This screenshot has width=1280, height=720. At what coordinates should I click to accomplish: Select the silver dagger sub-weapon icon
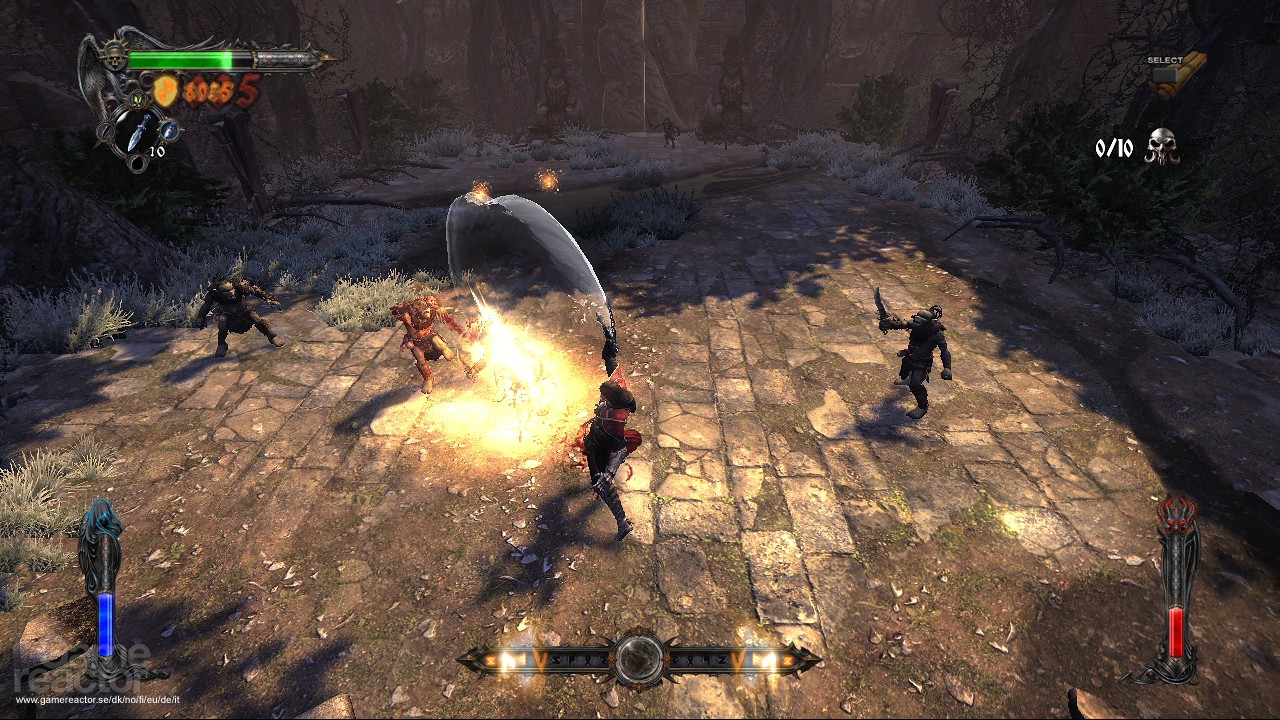137,131
